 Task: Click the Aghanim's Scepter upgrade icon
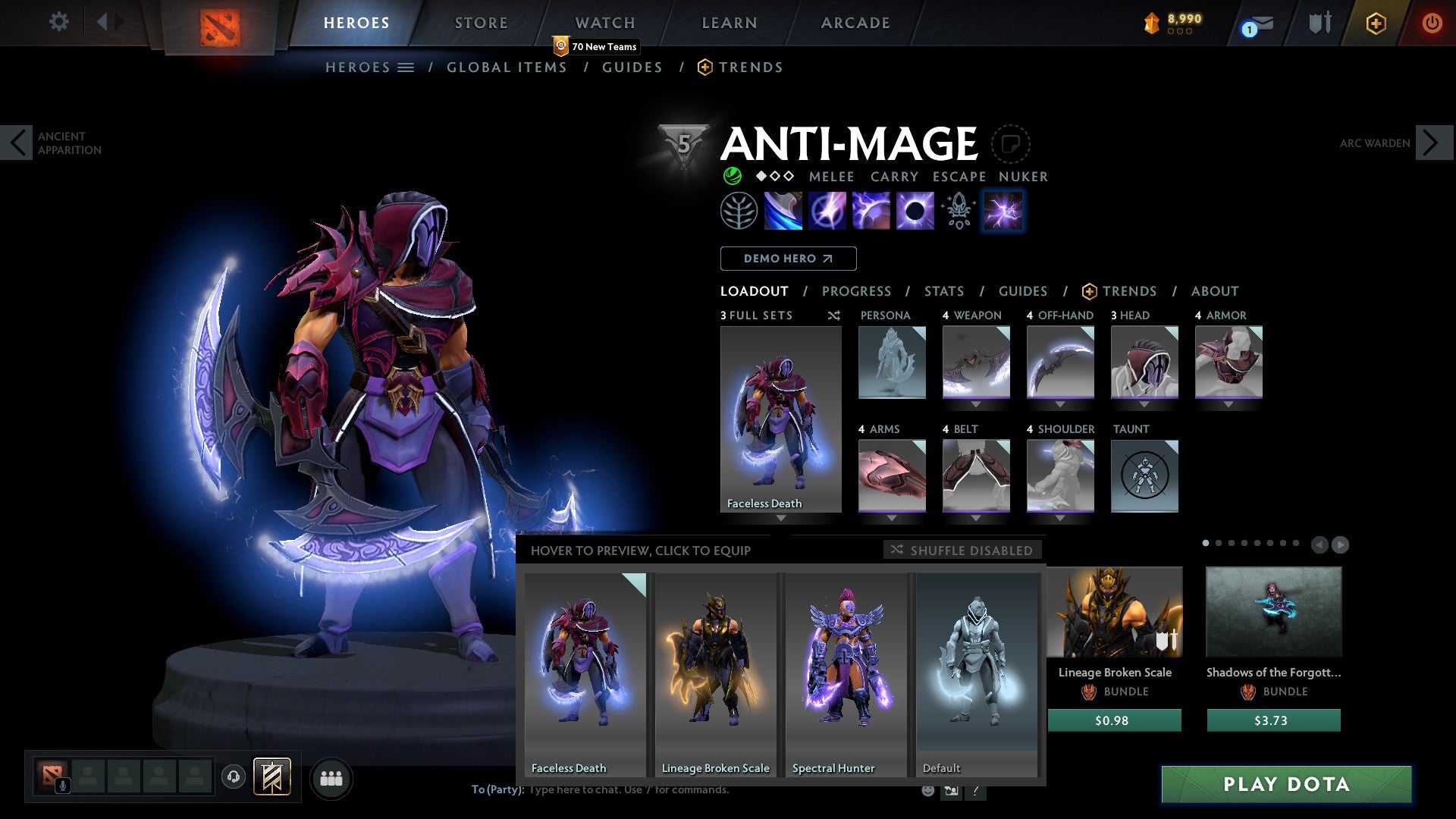click(x=957, y=210)
